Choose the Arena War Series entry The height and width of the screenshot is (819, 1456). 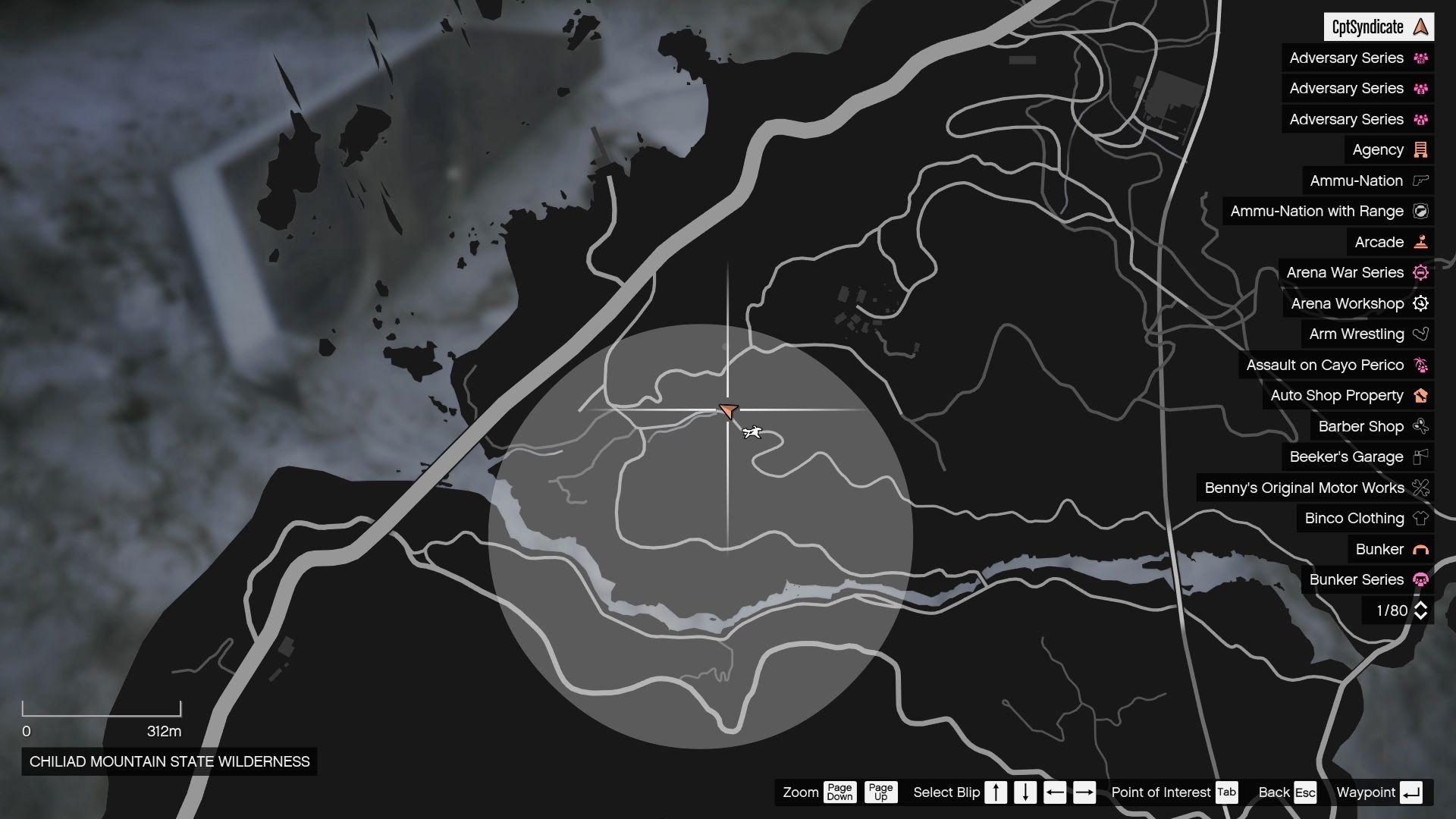click(x=1356, y=273)
